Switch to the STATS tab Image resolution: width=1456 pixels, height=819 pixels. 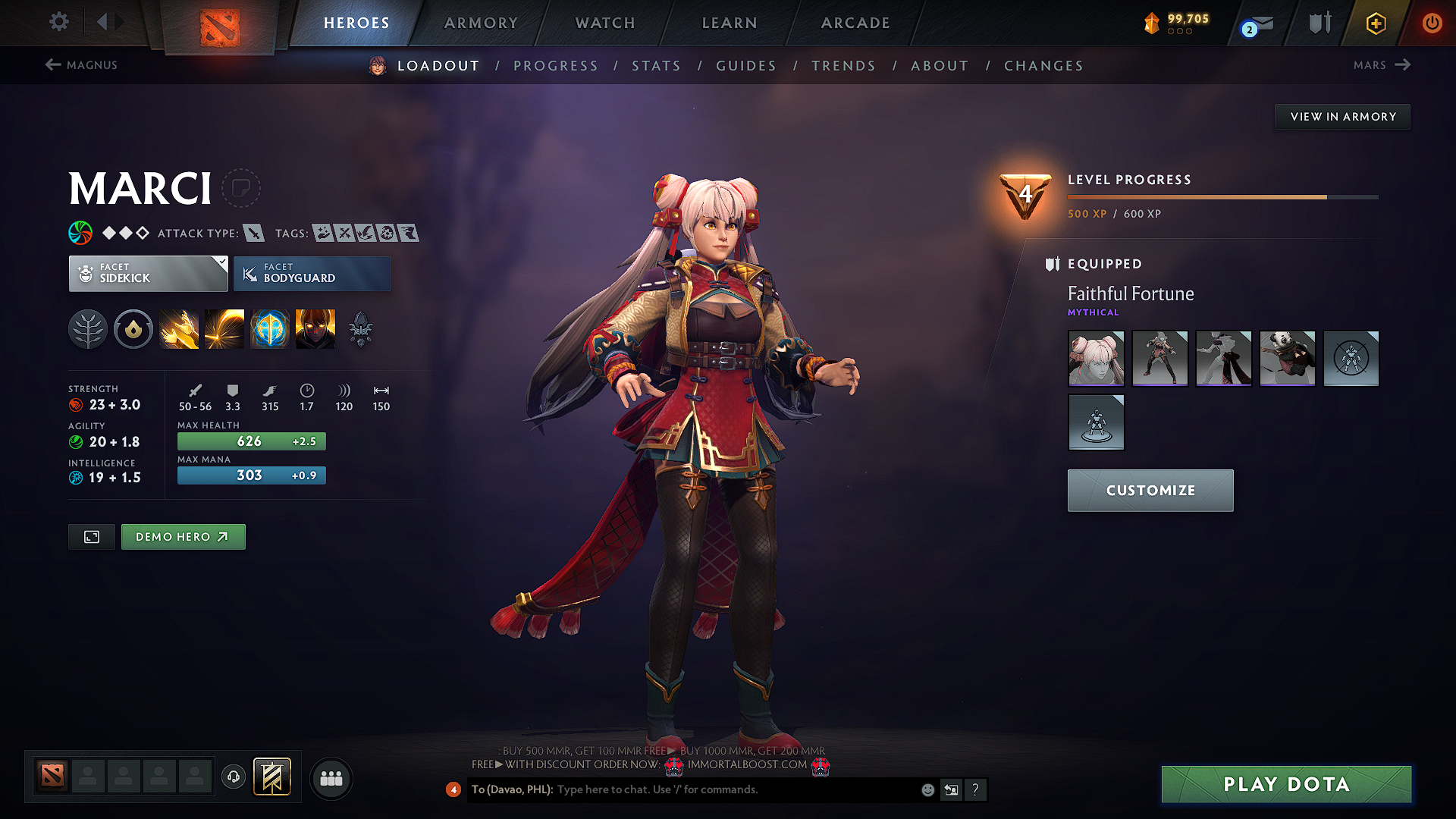point(656,65)
